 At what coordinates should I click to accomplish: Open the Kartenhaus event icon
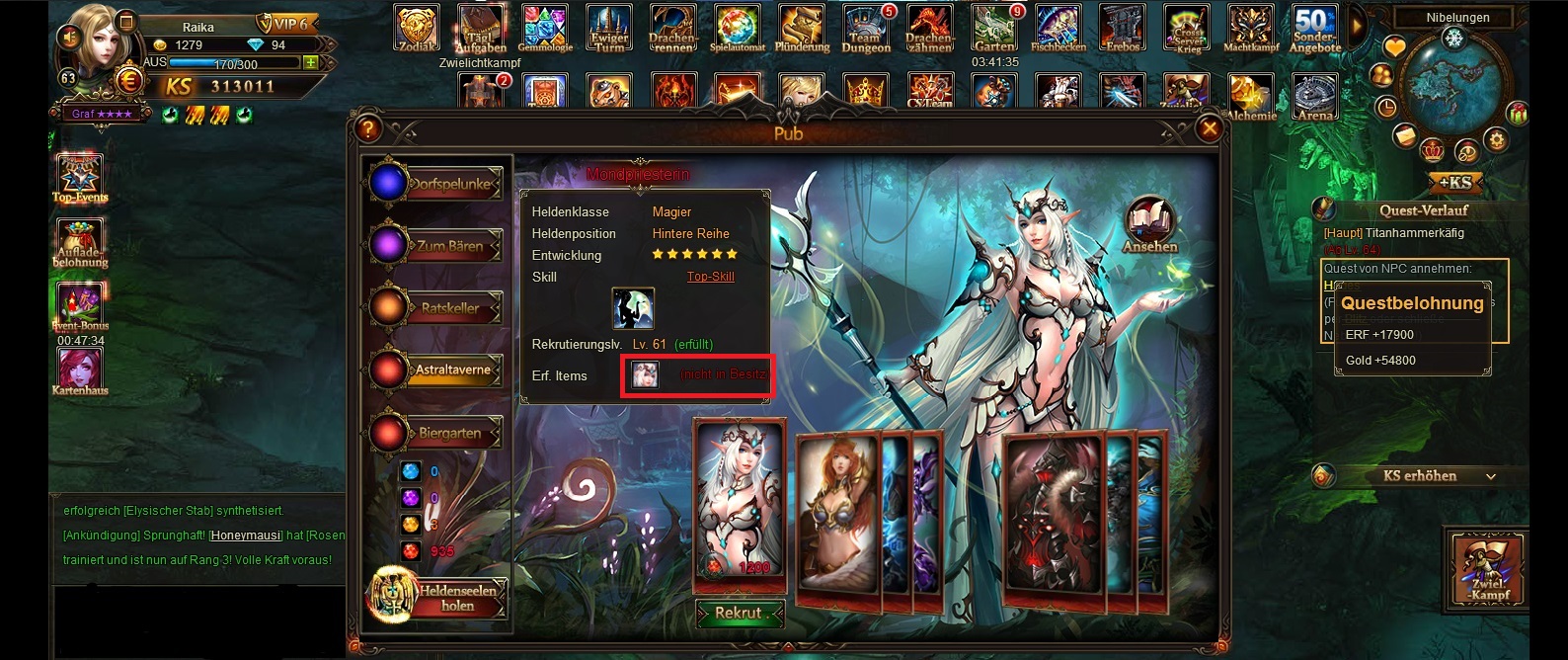tap(81, 372)
